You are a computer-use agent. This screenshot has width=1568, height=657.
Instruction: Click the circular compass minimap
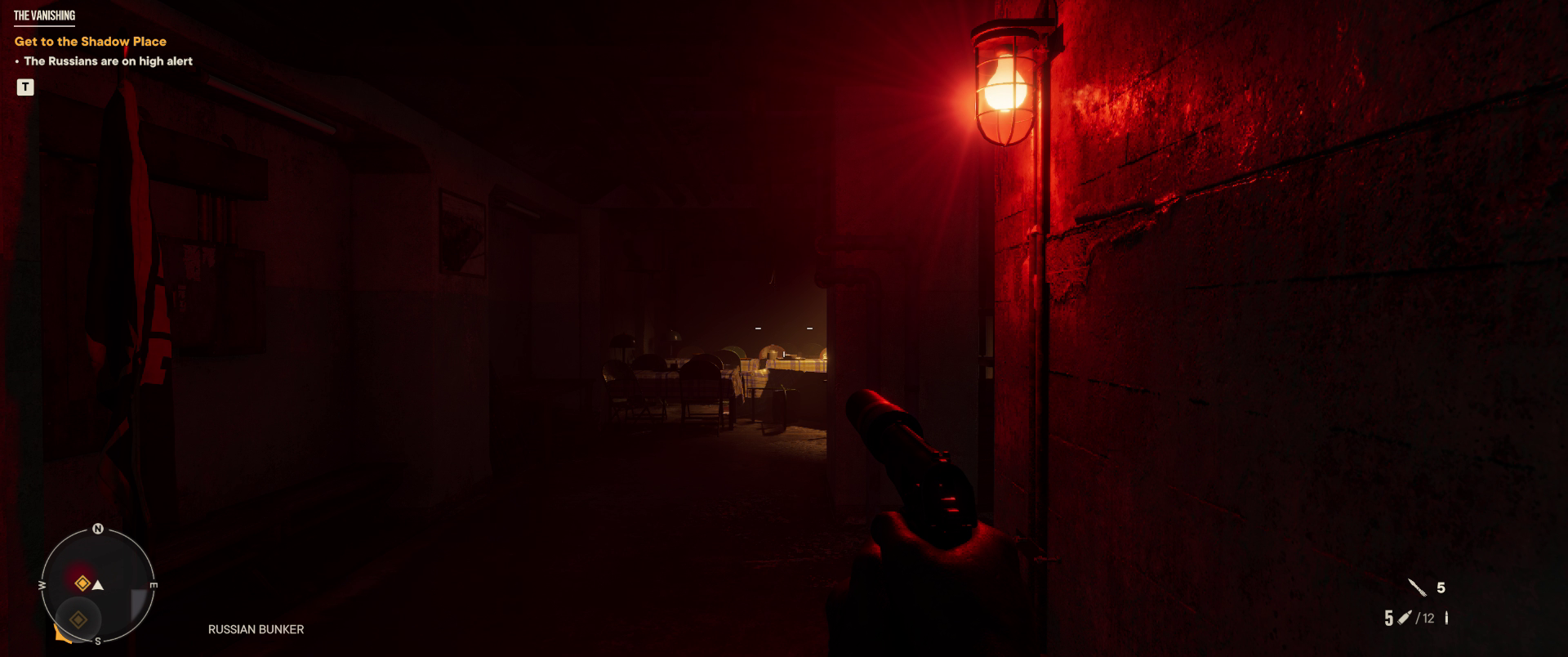(x=98, y=585)
